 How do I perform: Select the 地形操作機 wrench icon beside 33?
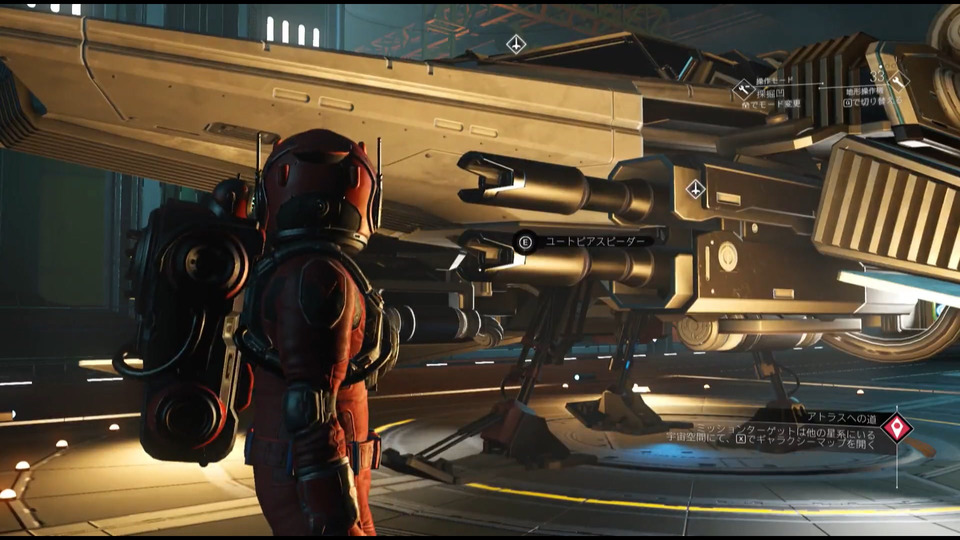point(898,82)
